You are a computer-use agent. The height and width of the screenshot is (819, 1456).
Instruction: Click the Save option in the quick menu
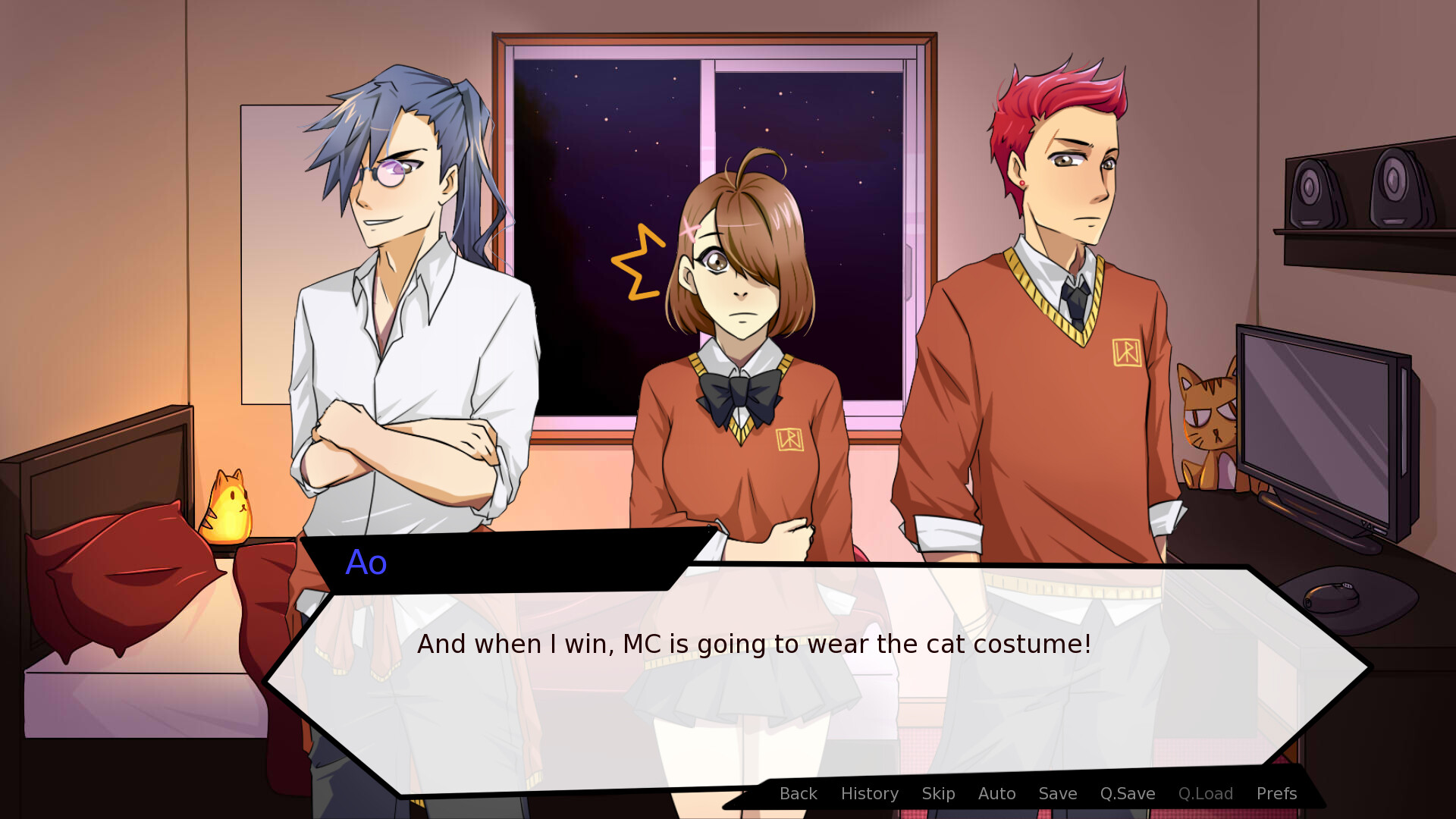pyautogui.click(x=1057, y=793)
